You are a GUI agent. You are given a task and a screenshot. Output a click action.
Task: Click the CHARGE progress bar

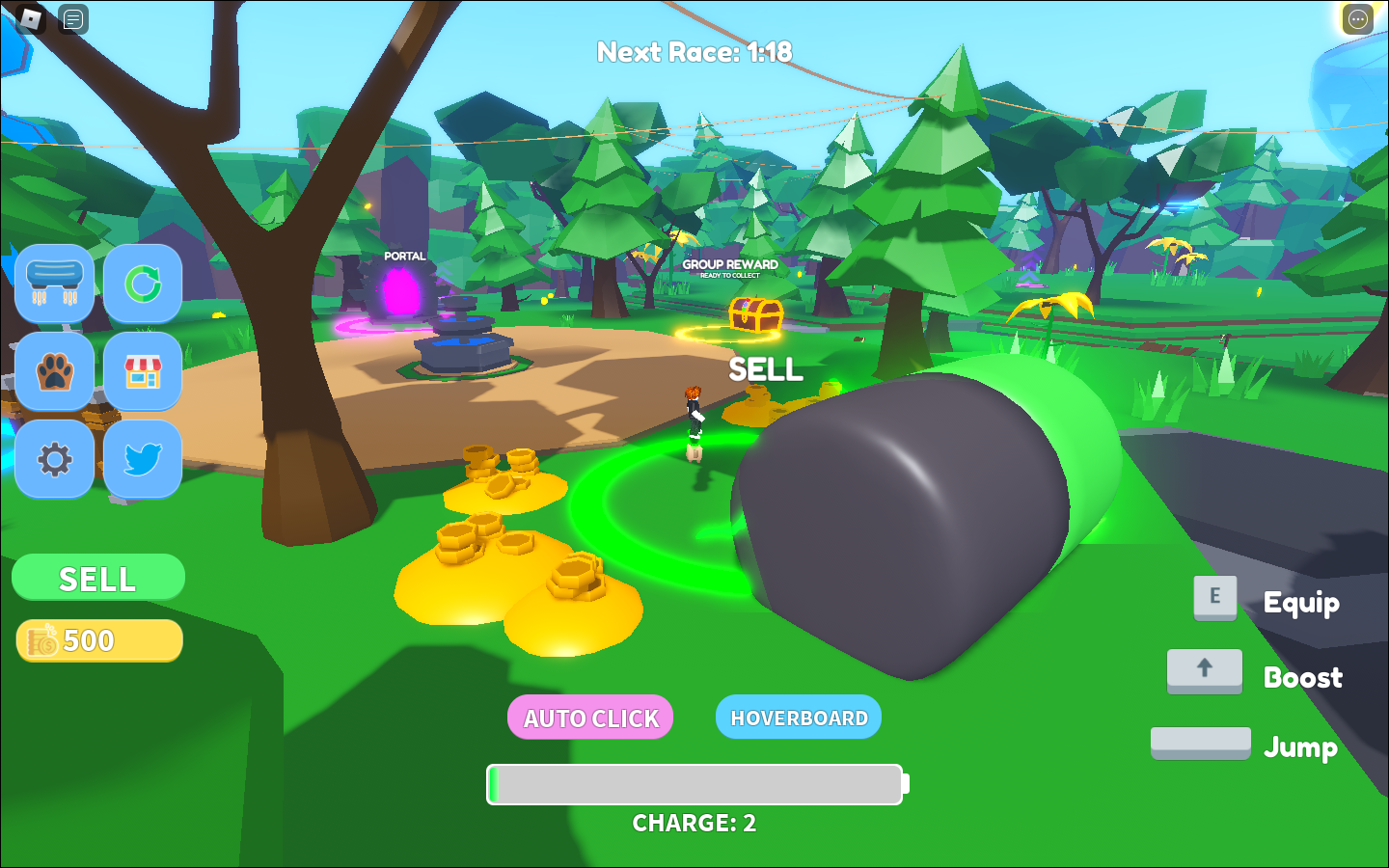[x=694, y=784]
